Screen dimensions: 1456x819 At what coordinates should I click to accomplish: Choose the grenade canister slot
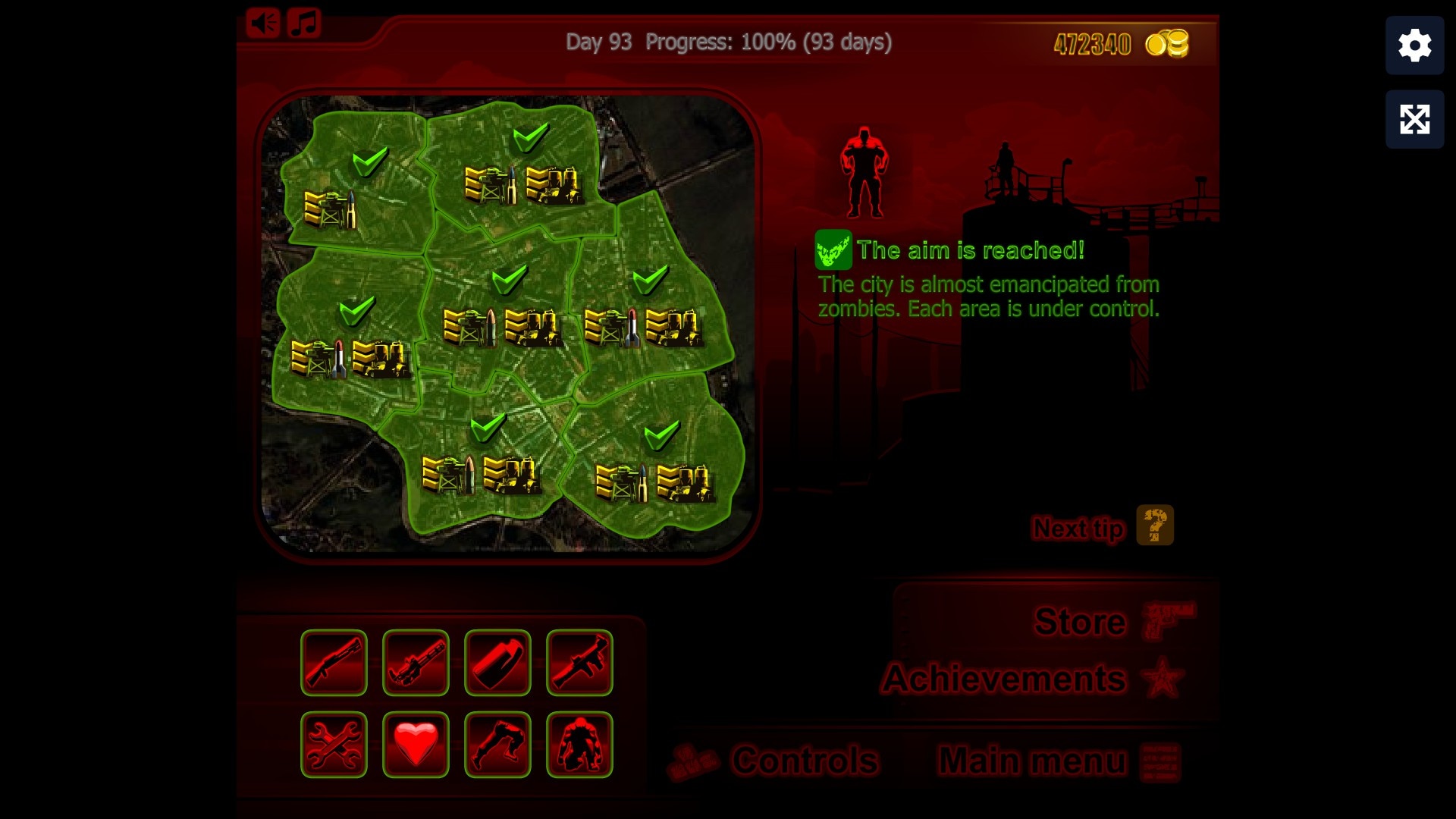point(497,663)
